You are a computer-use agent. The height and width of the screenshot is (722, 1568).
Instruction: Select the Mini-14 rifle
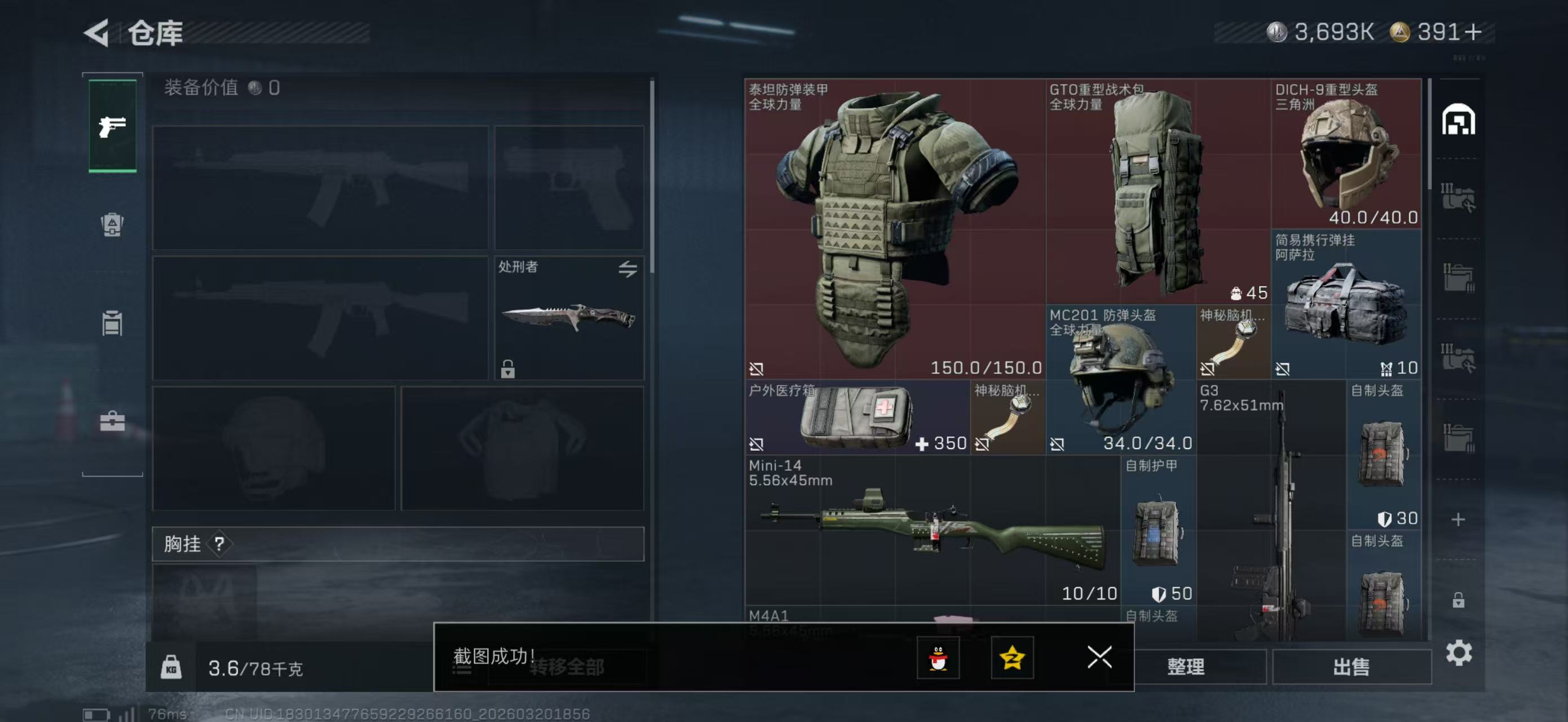coord(931,530)
